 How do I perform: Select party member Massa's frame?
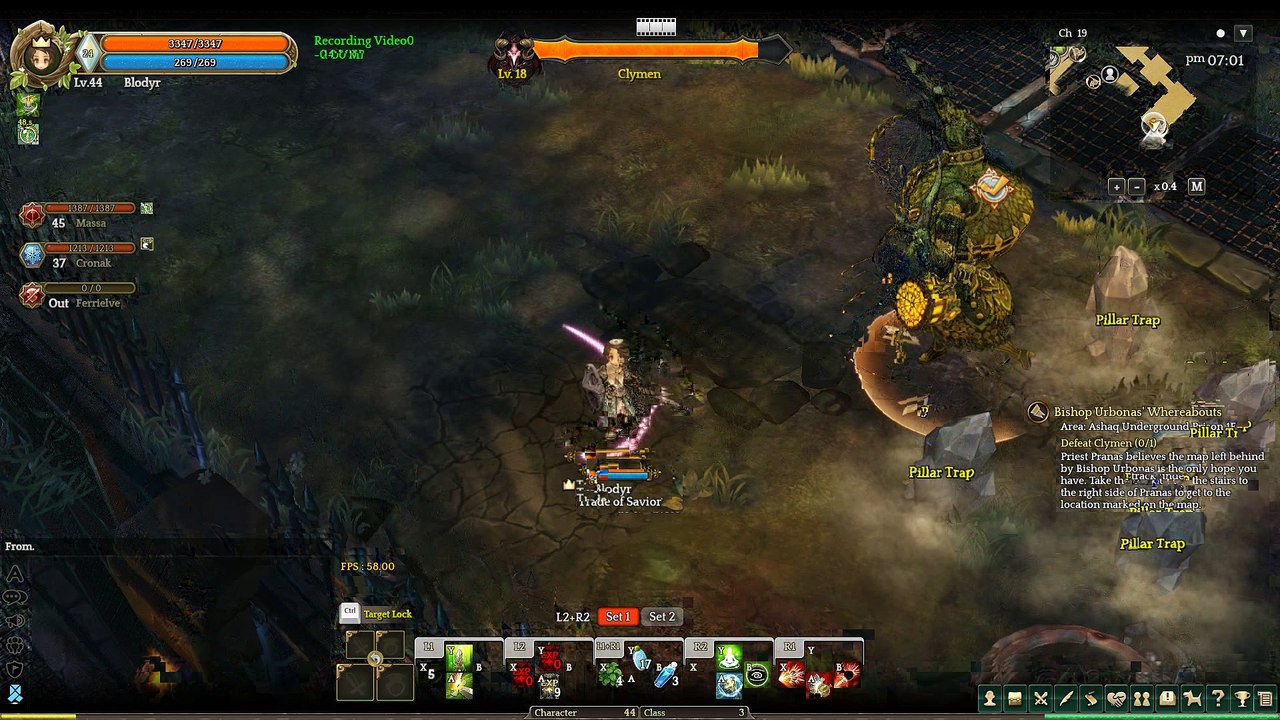coord(85,215)
